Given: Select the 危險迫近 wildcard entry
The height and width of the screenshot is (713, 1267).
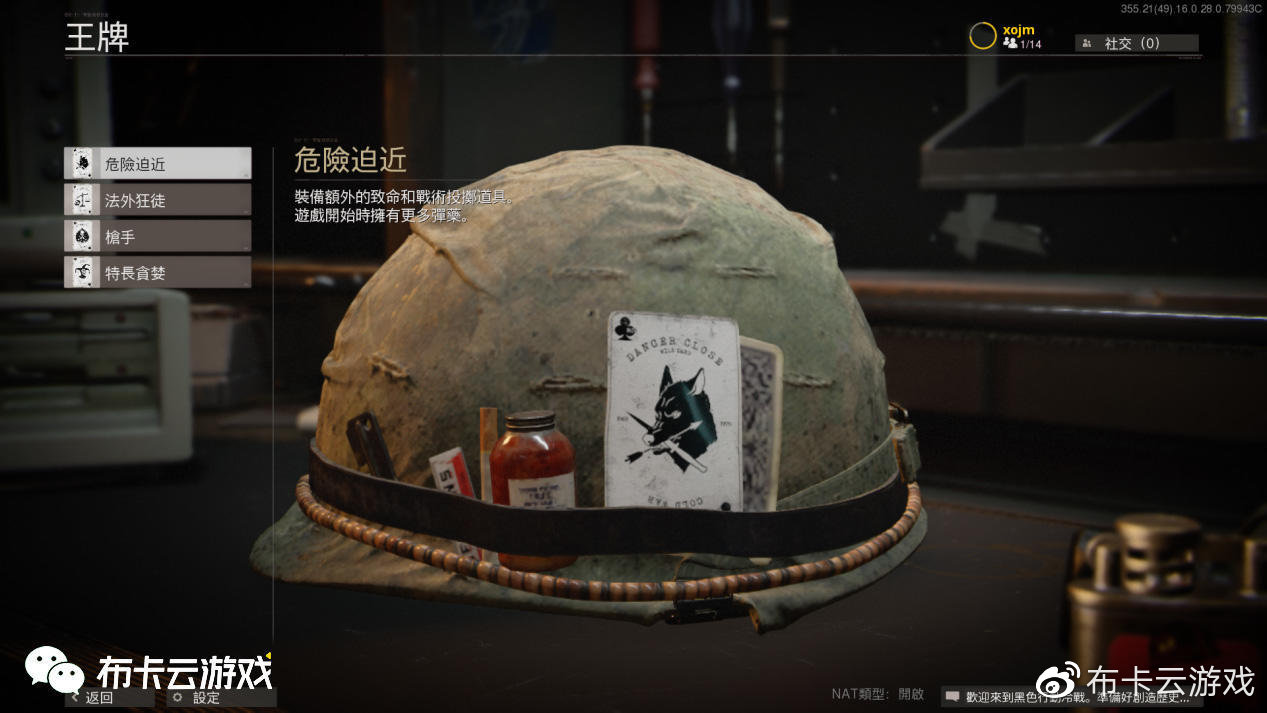Looking at the screenshot, I should tap(157, 164).
